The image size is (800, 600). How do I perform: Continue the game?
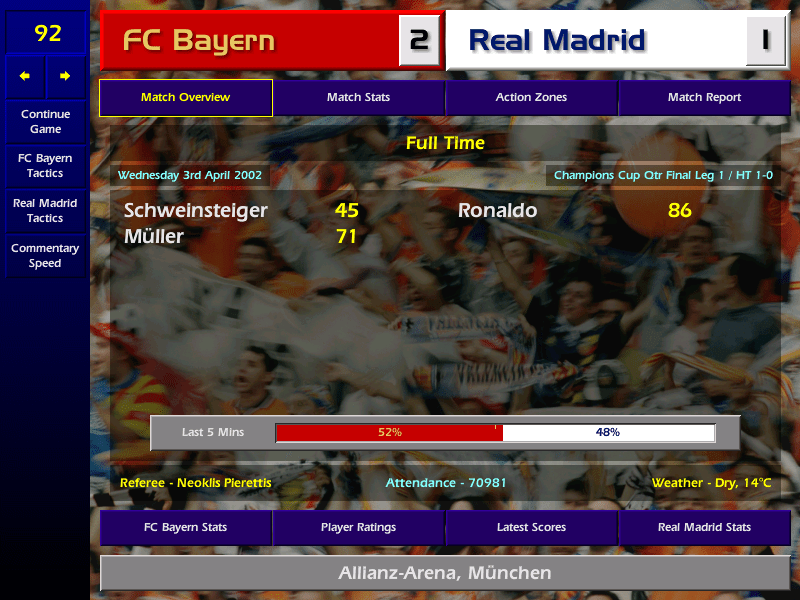[x=45, y=121]
